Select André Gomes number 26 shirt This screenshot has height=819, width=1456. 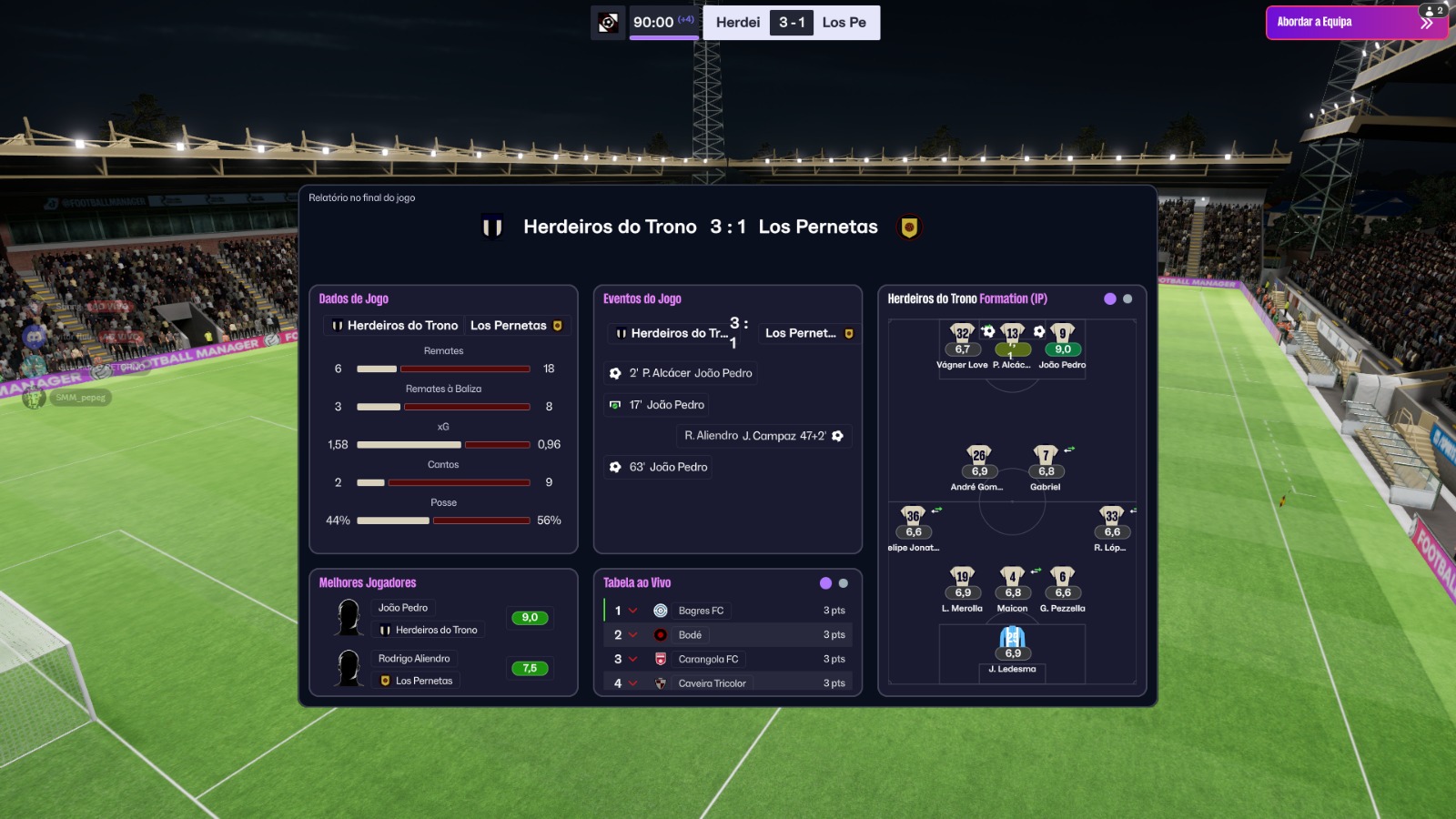point(979,456)
